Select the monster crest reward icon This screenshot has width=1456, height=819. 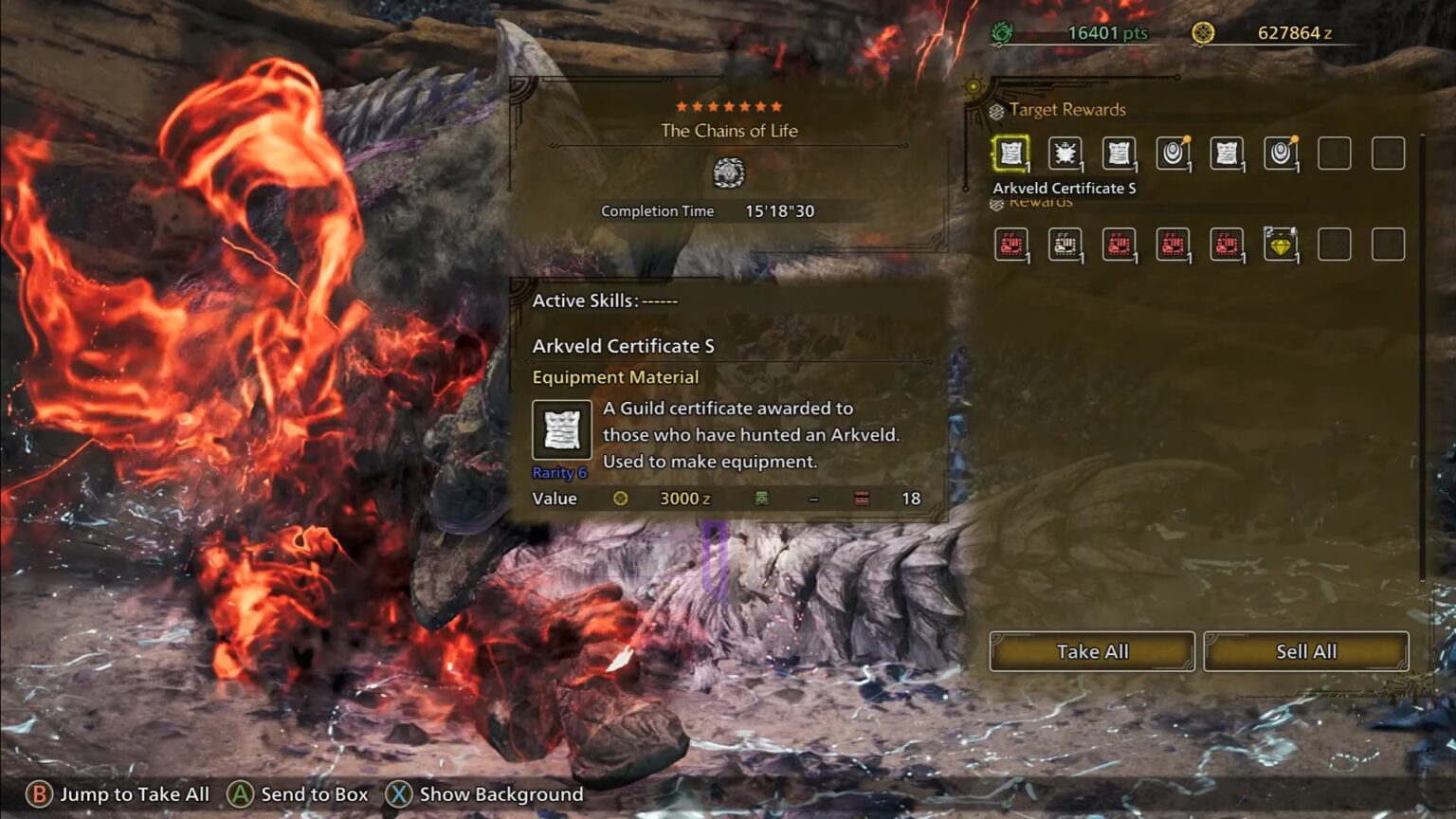[1064, 154]
